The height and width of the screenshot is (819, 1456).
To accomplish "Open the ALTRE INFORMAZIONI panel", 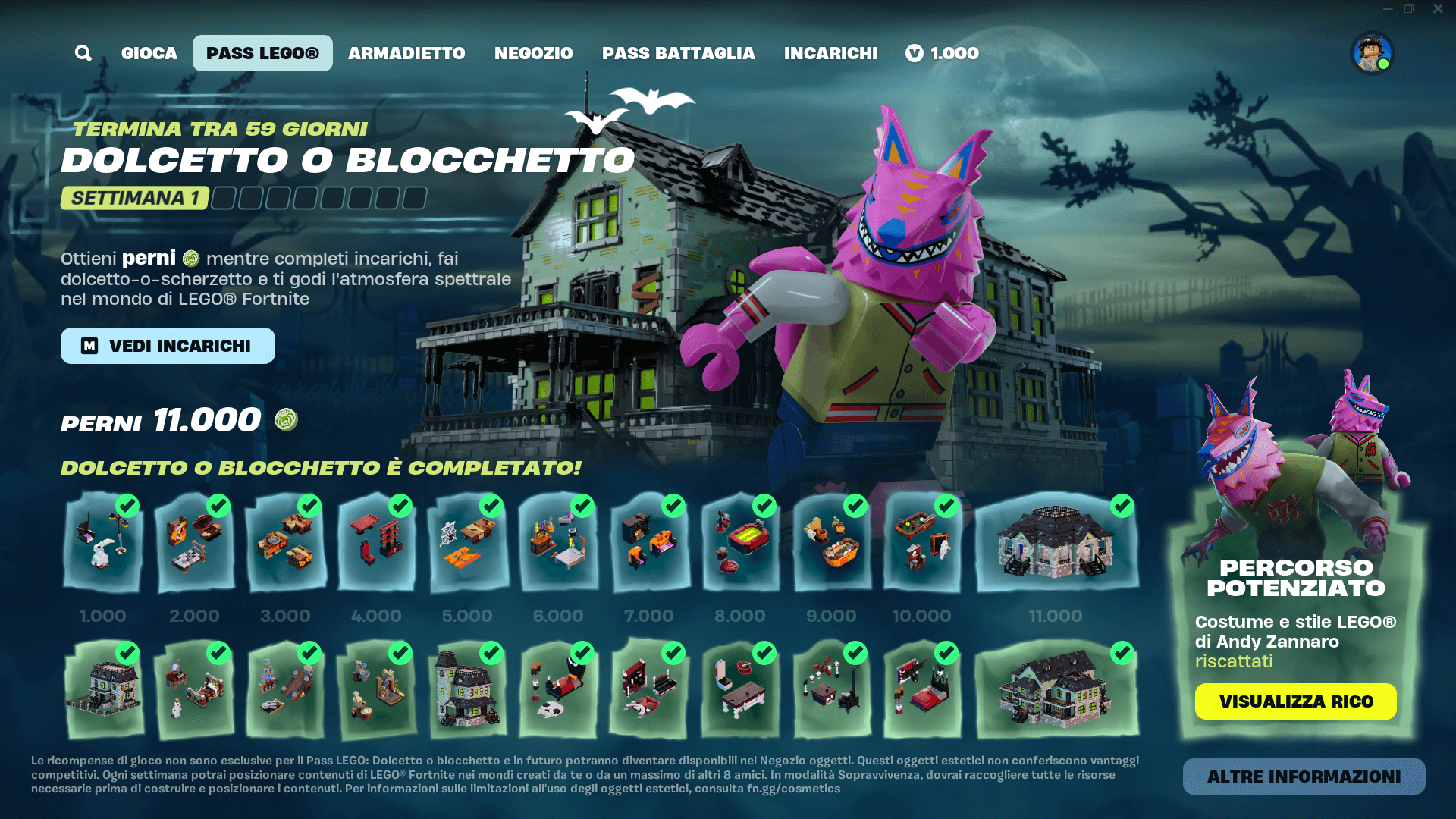I will coord(1304,777).
